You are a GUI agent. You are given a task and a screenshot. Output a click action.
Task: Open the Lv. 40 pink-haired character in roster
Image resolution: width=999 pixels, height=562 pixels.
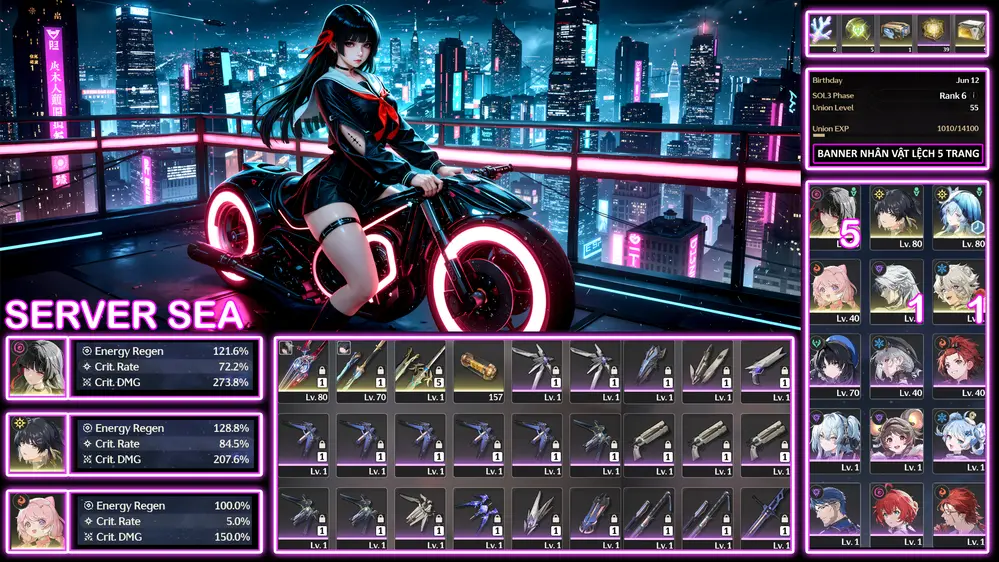(838, 292)
